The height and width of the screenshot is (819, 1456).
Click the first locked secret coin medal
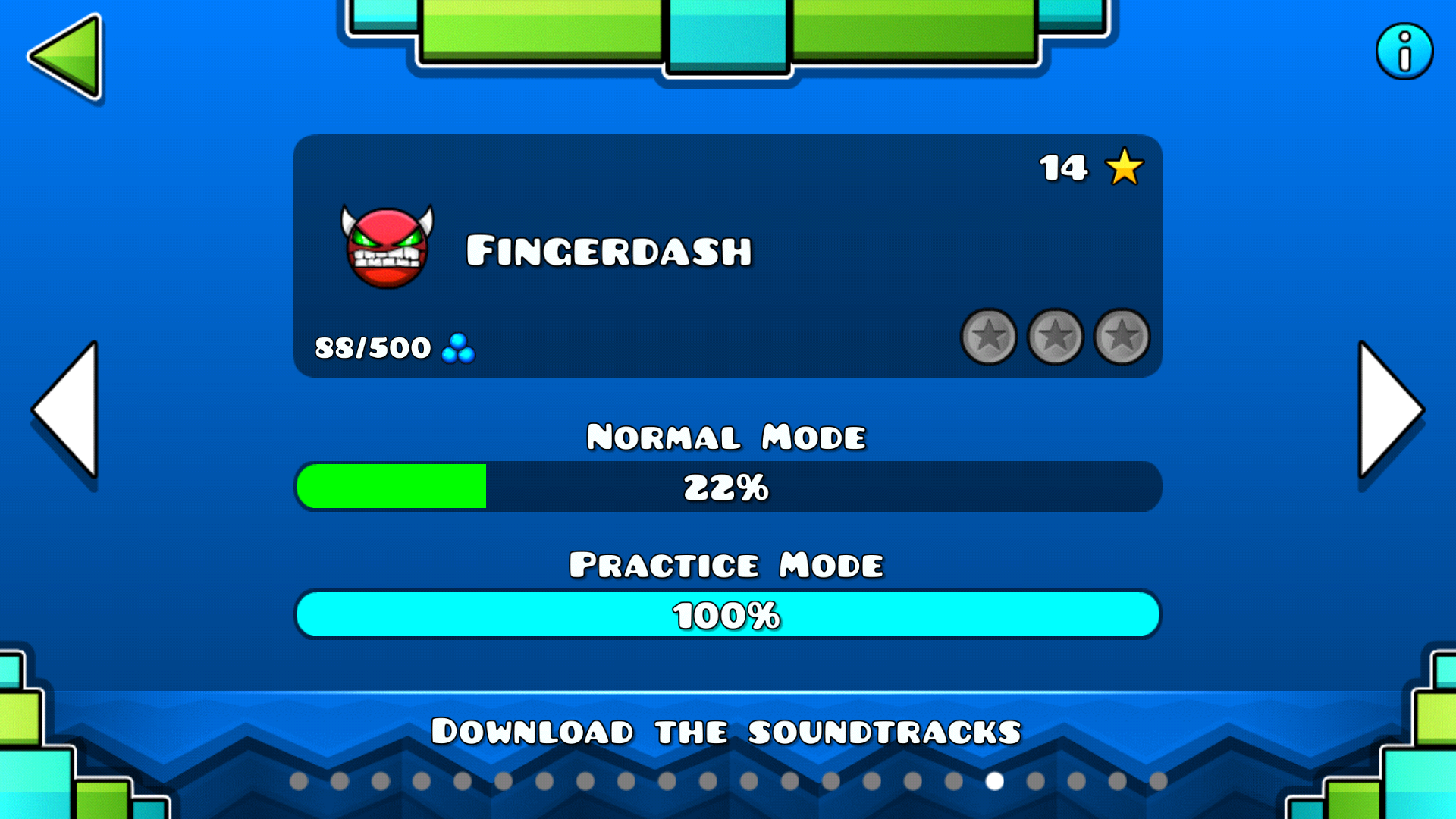click(x=989, y=338)
